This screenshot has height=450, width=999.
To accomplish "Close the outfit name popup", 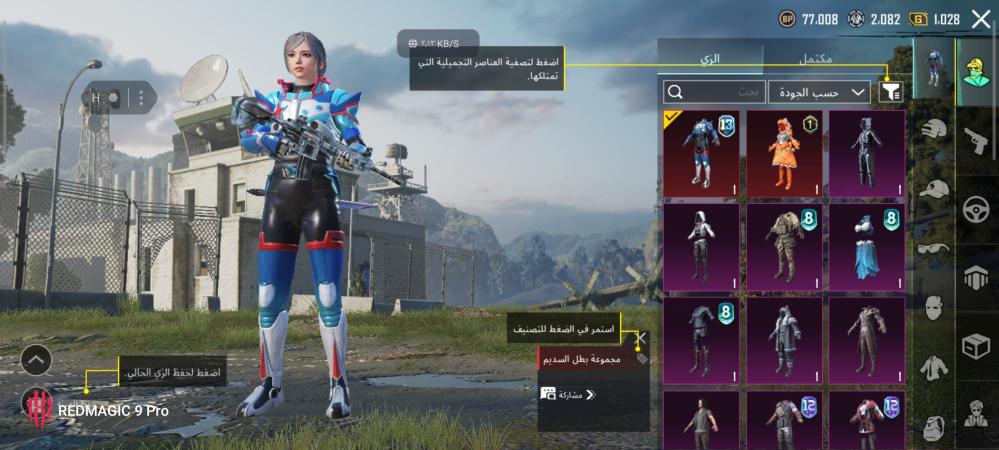I will click(x=642, y=340).
